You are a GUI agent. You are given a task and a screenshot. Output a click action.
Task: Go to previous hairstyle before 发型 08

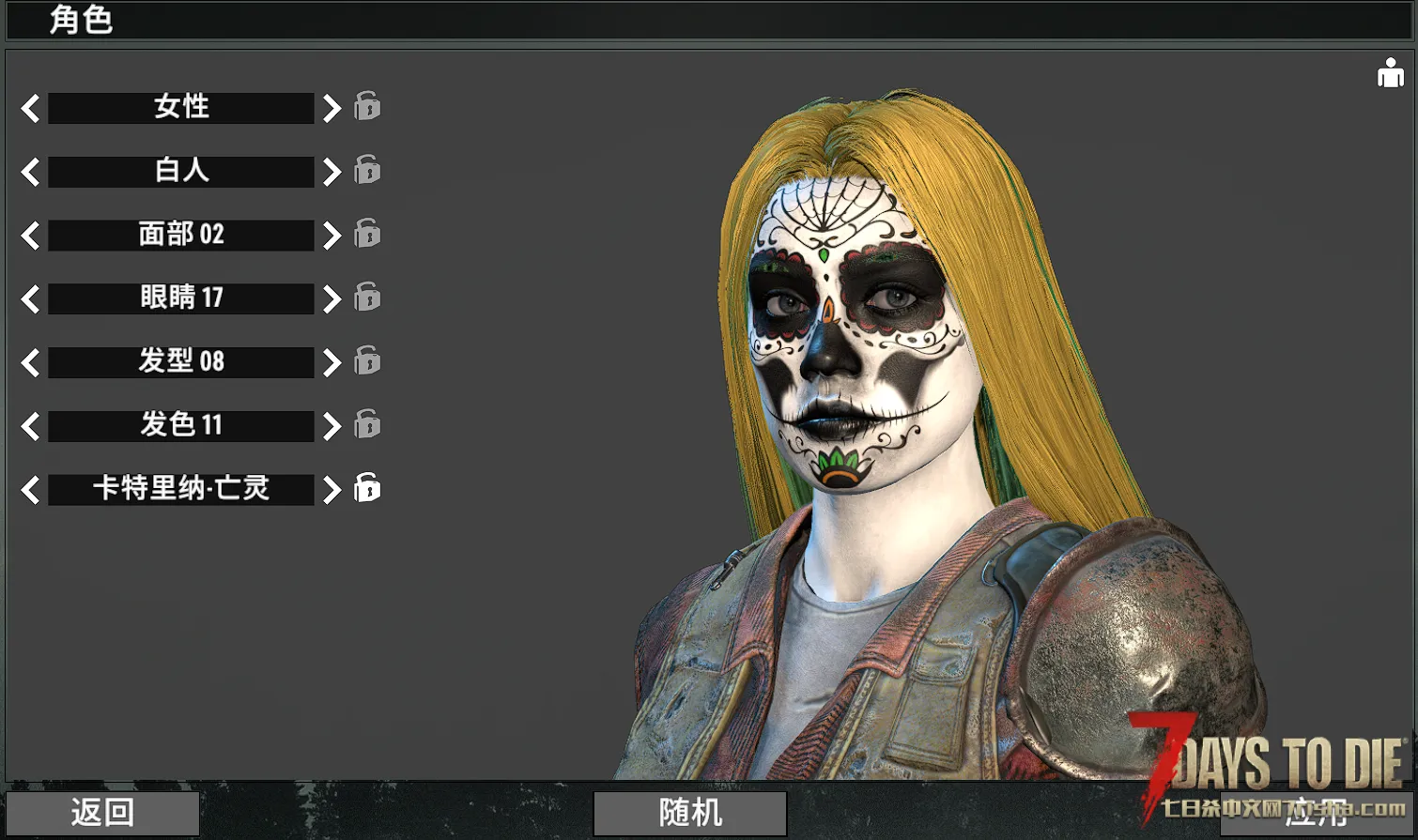[x=30, y=362]
